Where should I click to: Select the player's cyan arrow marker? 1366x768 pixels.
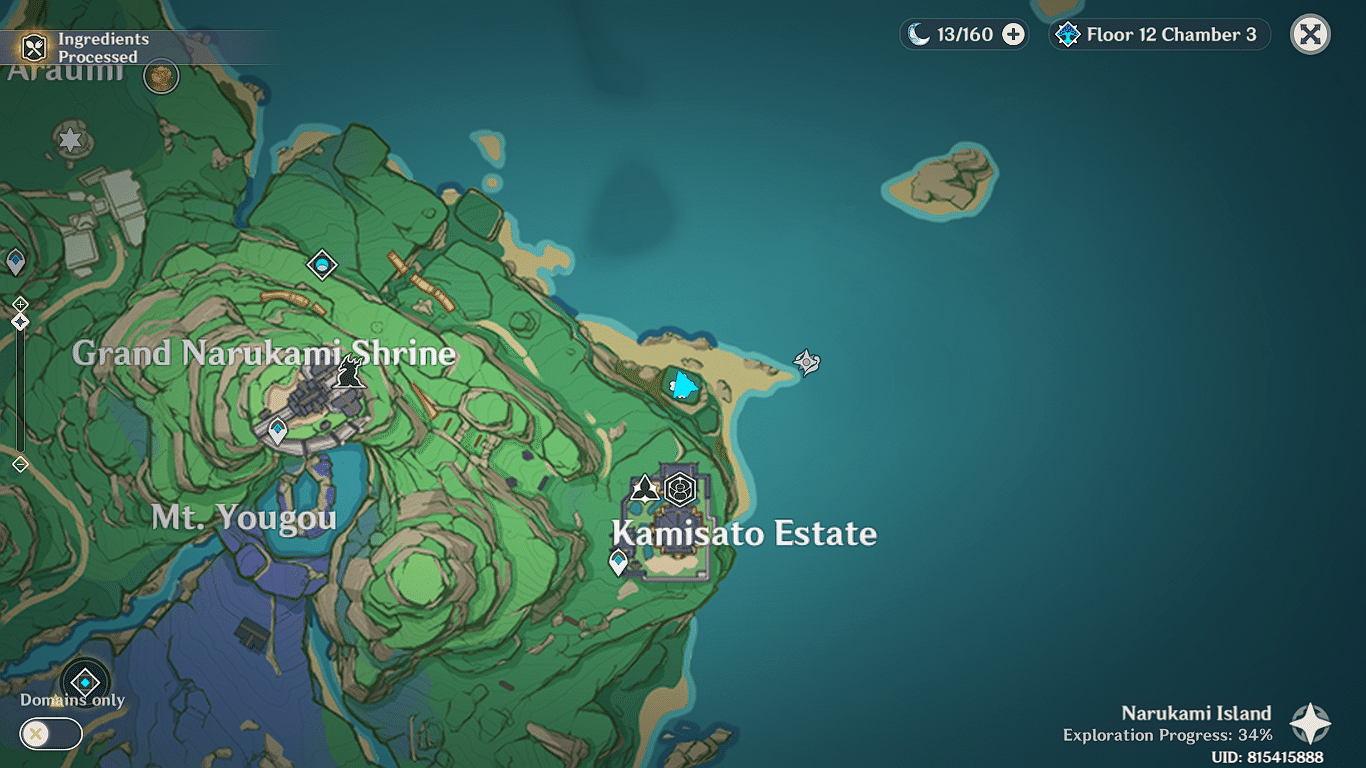683,384
